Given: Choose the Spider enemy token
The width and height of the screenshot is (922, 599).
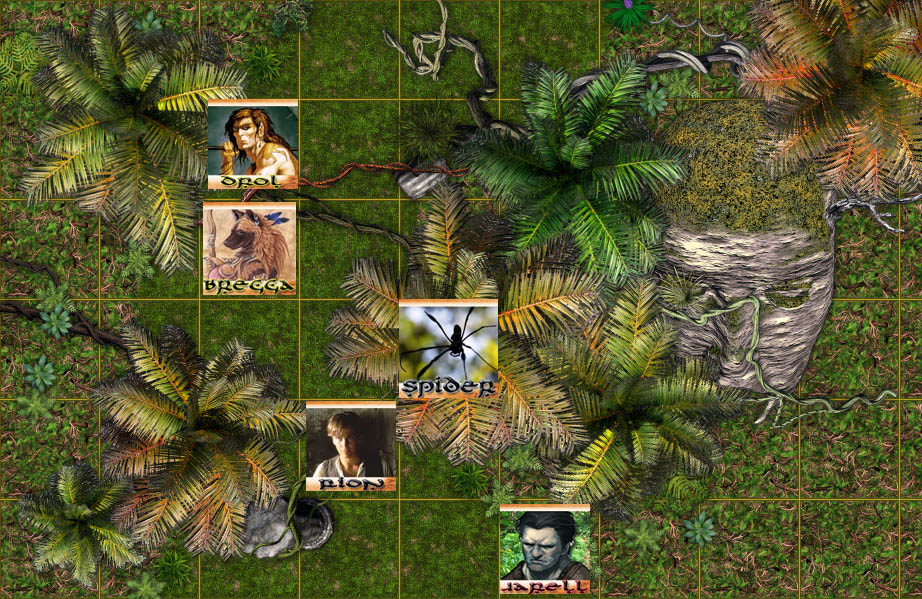Looking at the screenshot, I should click(448, 347).
